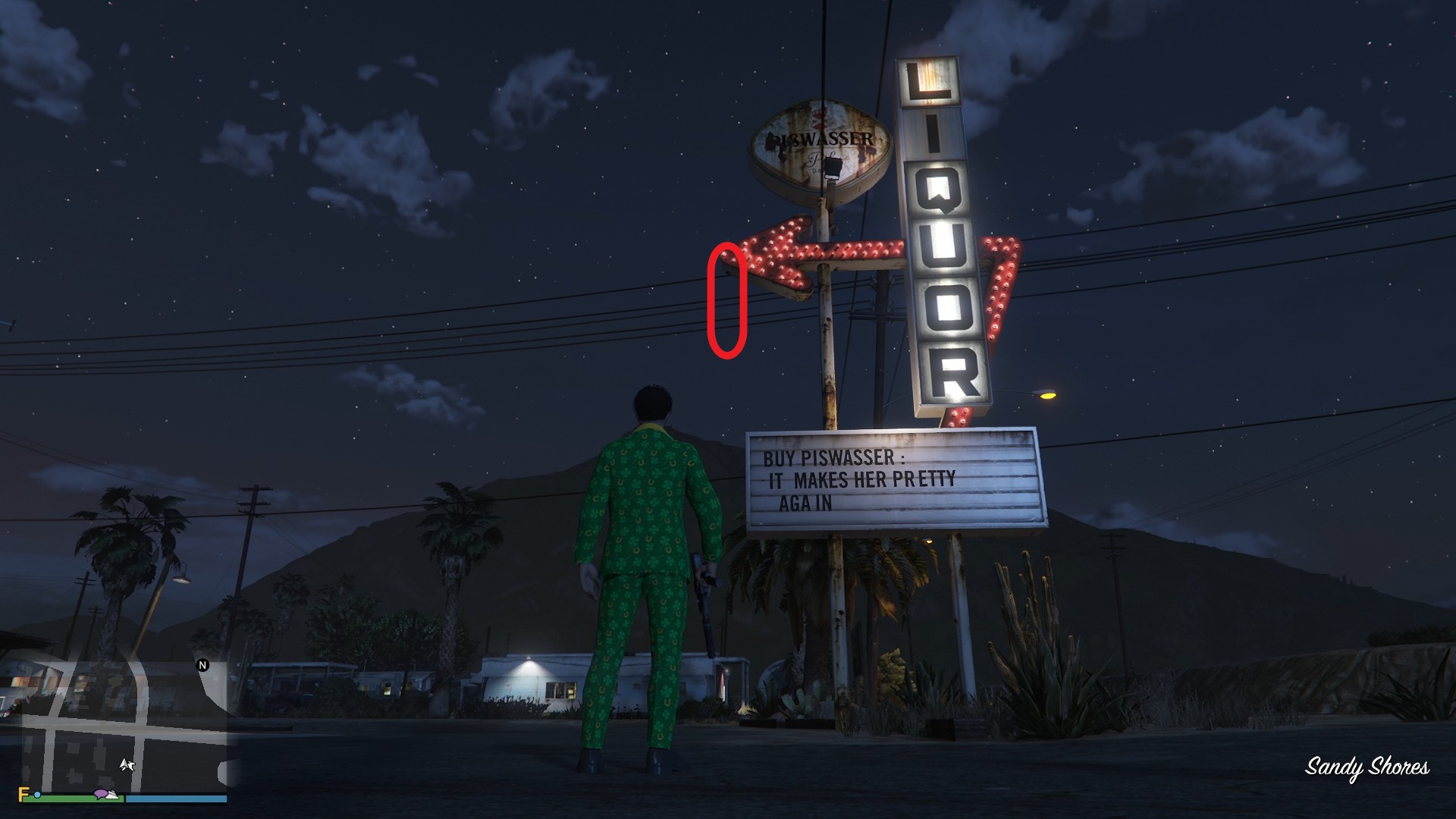Click the blue armor bar on the minimap
Viewport: 1456px width, 819px height.
170,798
